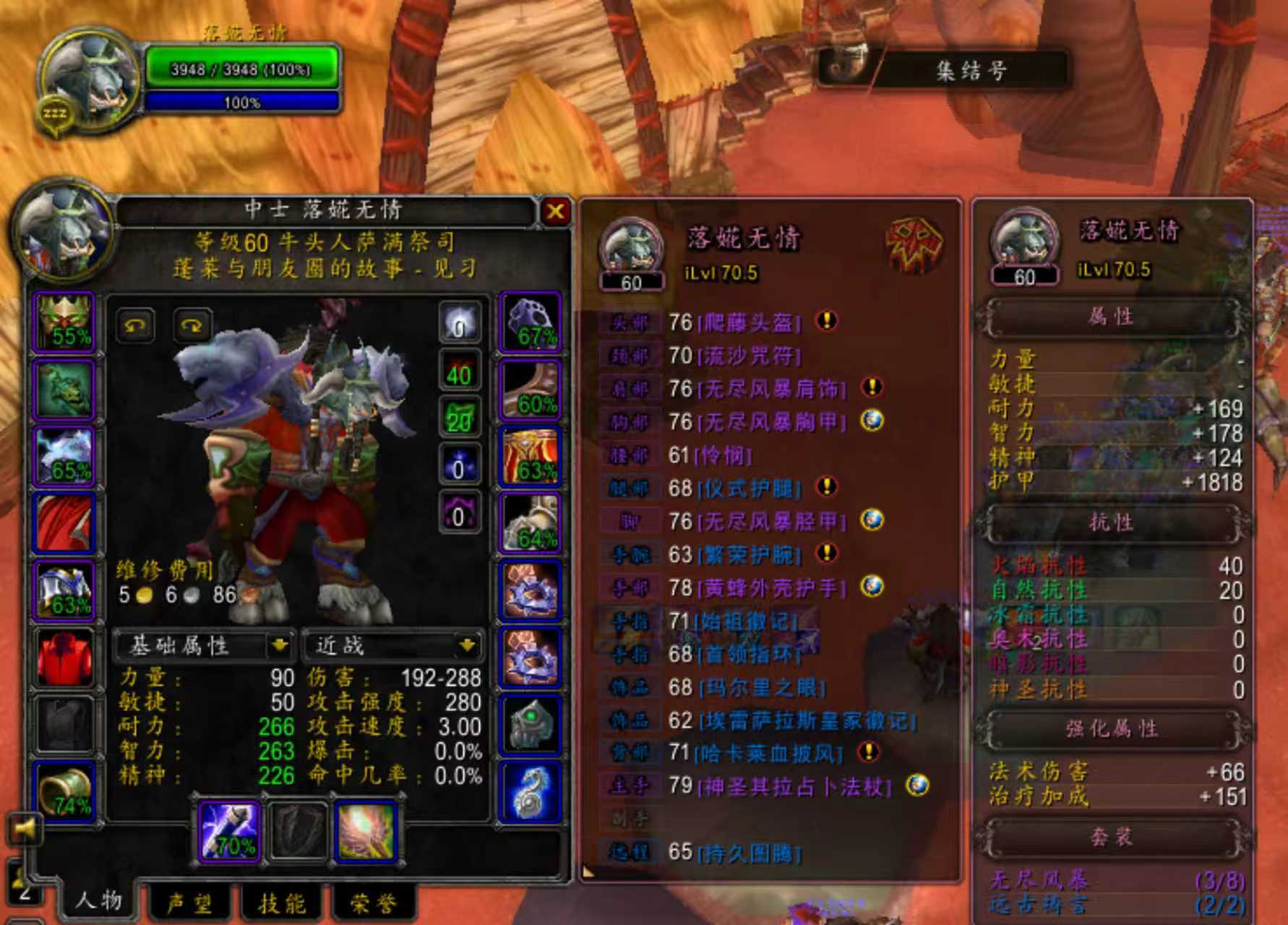Select the 人物 character tab
The width and height of the screenshot is (1288, 925).
click(98, 900)
